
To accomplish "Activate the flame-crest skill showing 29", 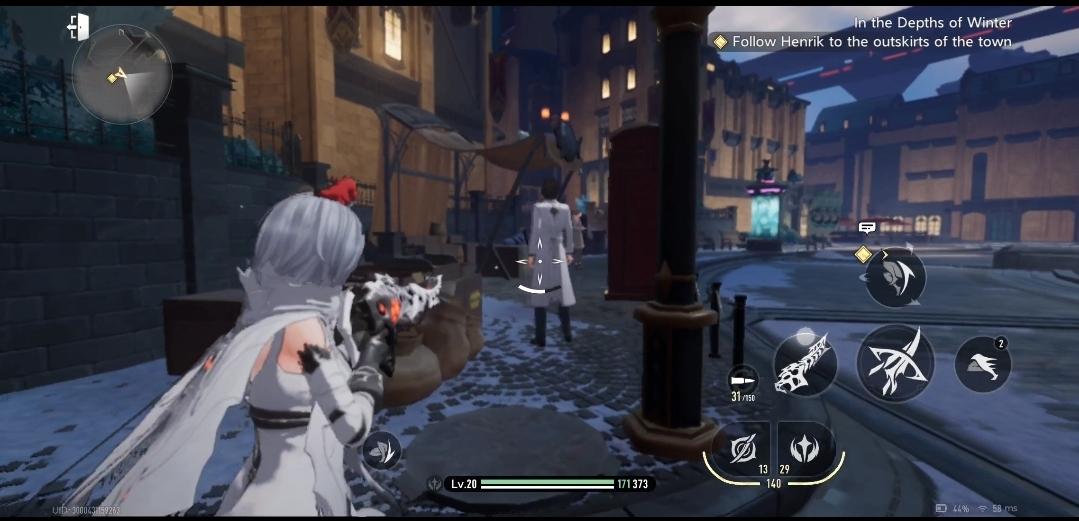I will pyautogui.click(x=805, y=449).
